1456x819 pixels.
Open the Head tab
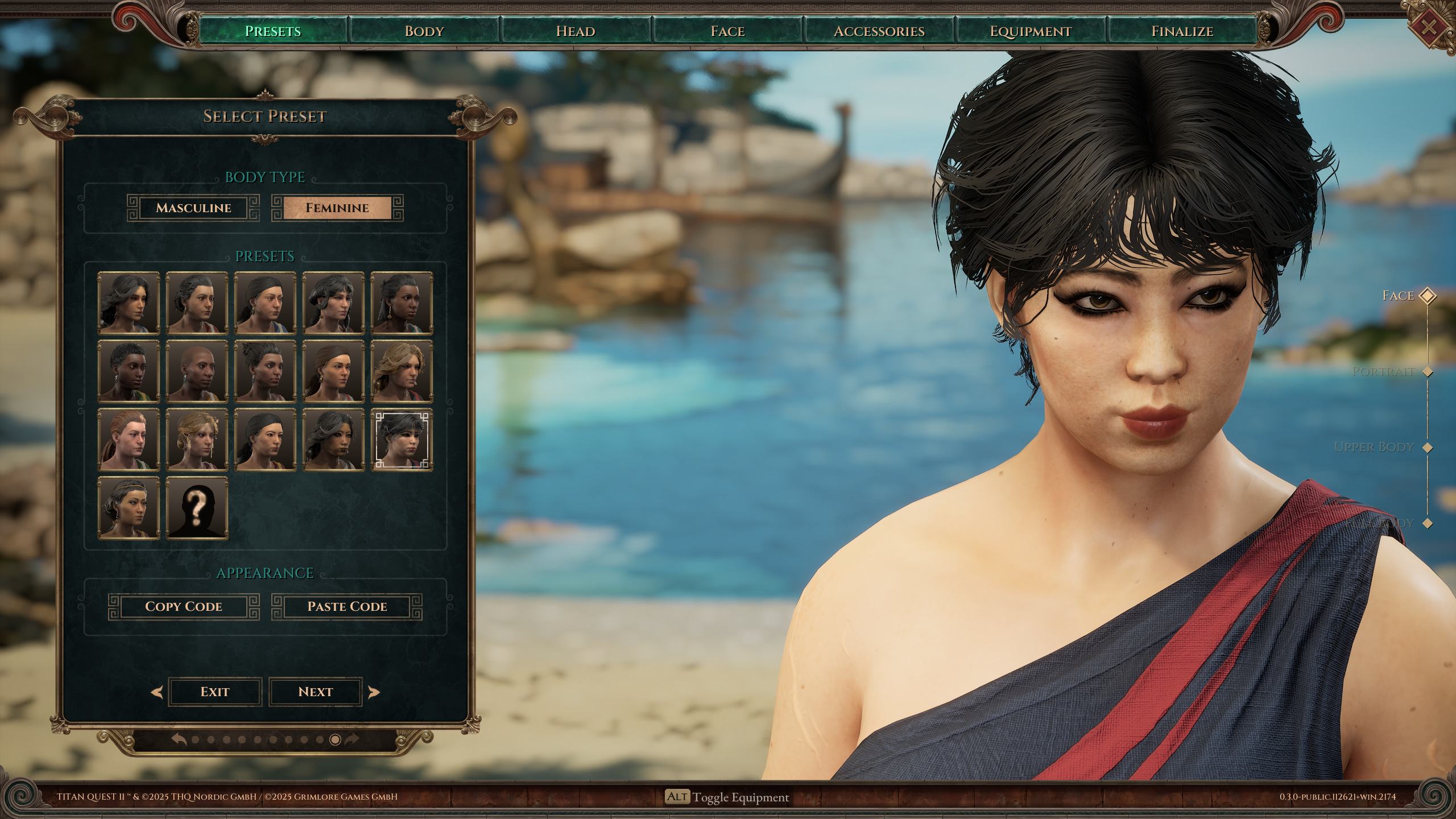pyautogui.click(x=576, y=31)
